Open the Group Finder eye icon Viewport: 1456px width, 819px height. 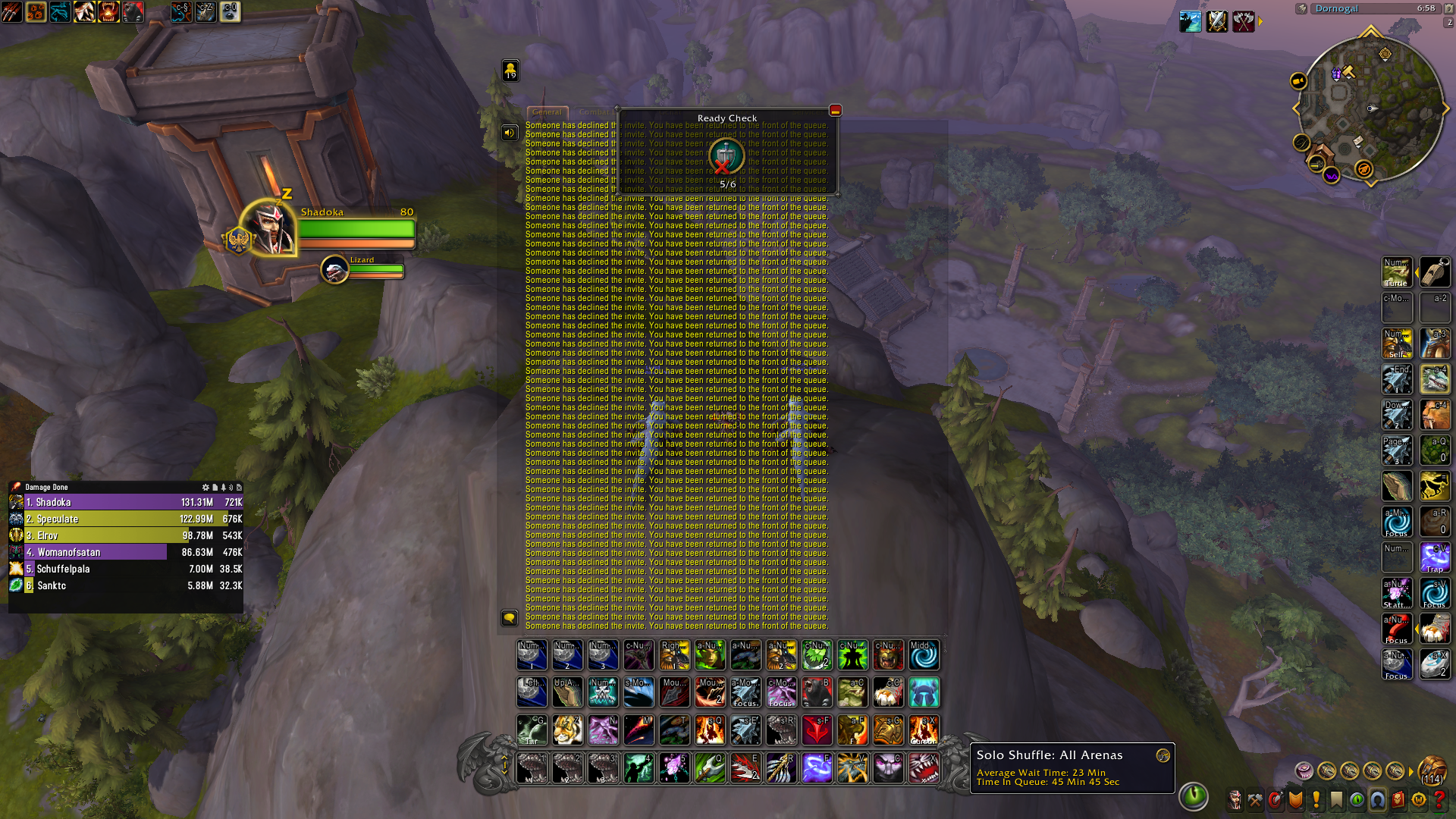point(1357,798)
